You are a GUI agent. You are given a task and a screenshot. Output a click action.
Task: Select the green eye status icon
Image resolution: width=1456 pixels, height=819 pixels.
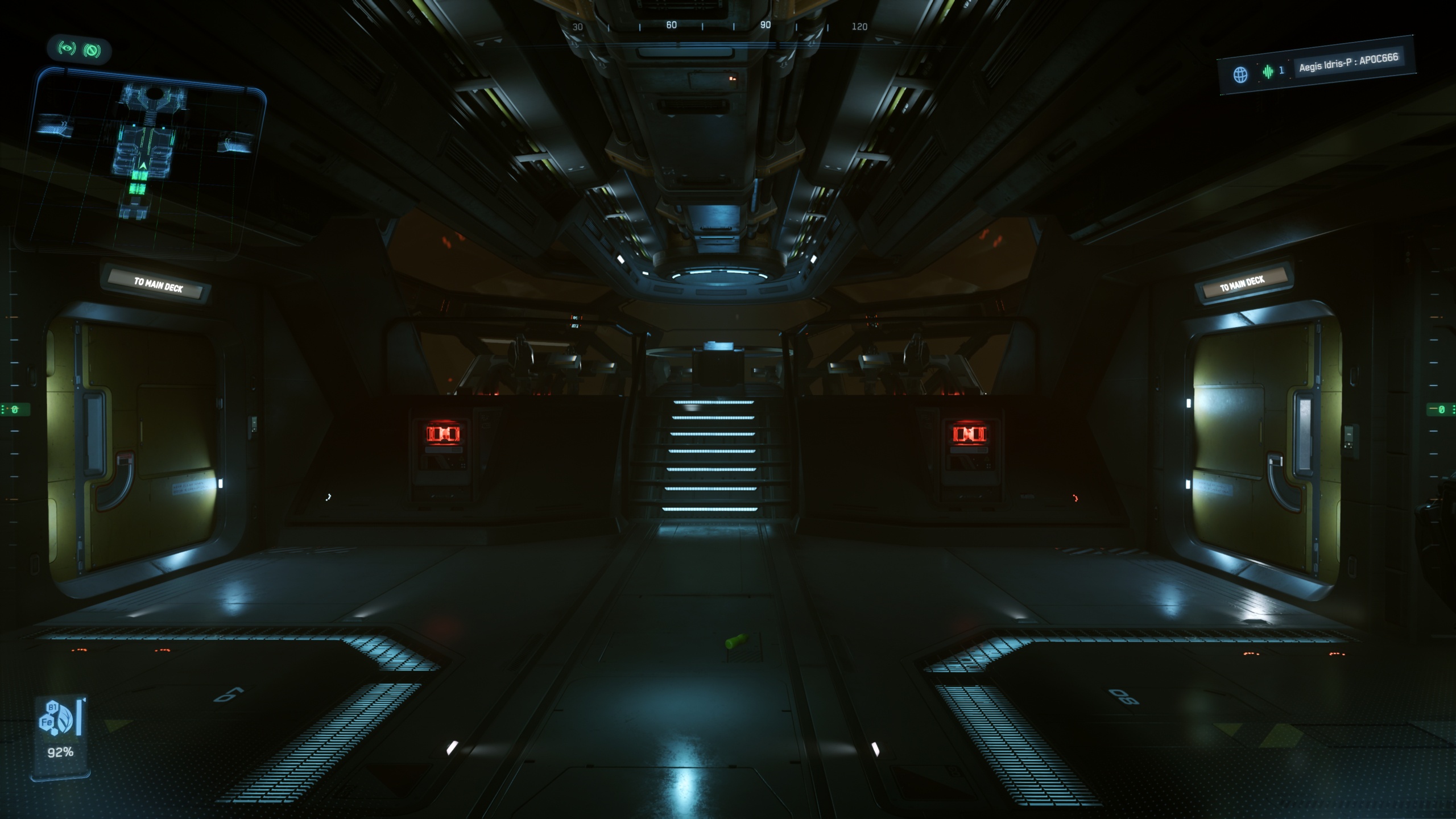67,48
